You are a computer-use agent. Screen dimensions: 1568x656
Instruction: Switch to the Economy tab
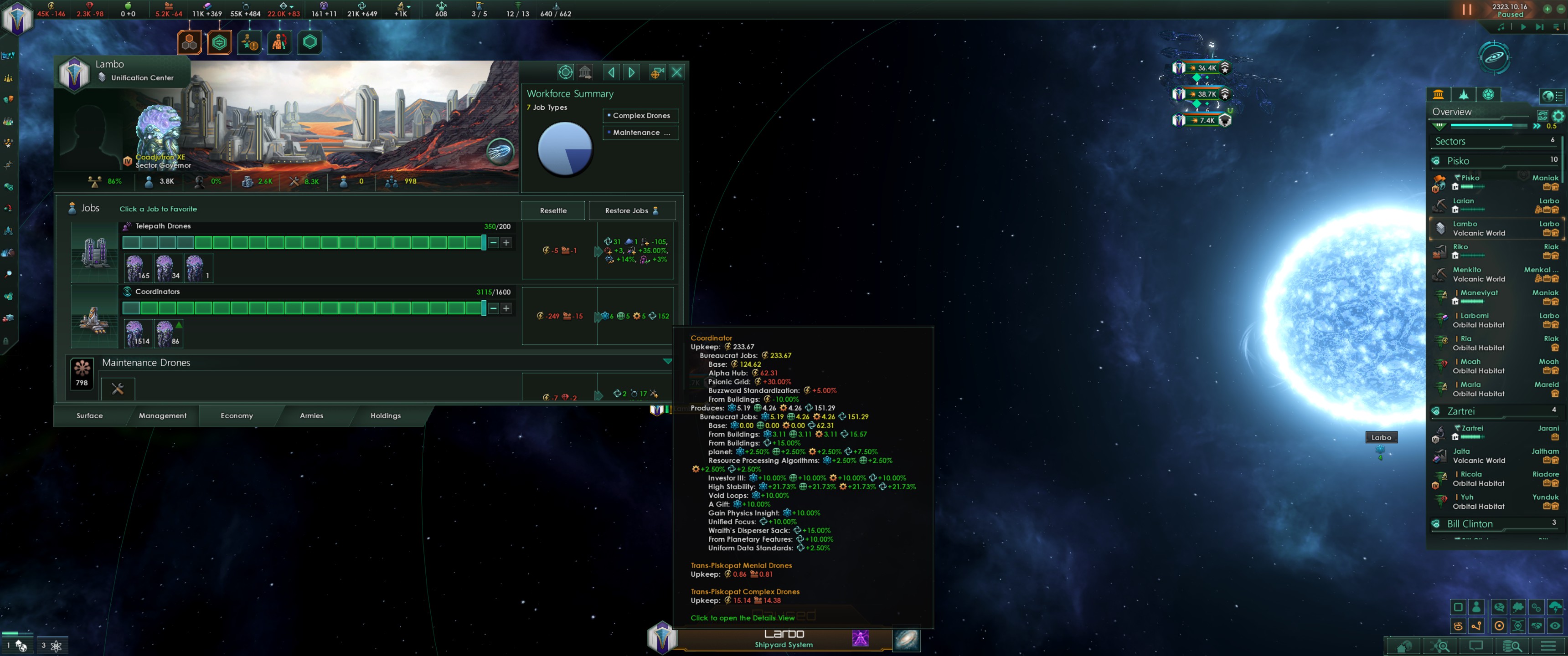tap(236, 415)
